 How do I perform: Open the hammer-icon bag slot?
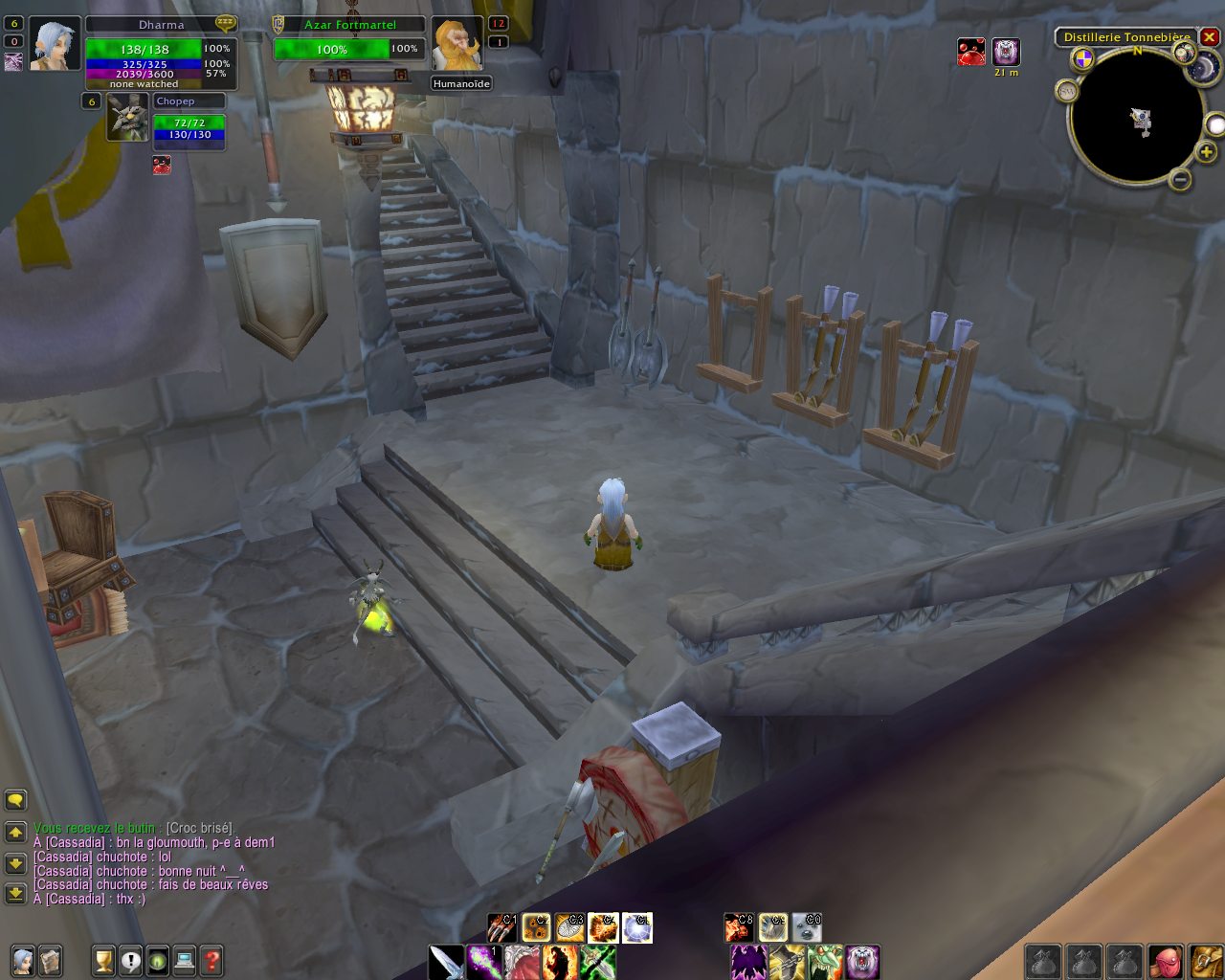pyautogui.click(x=1205, y=962)
